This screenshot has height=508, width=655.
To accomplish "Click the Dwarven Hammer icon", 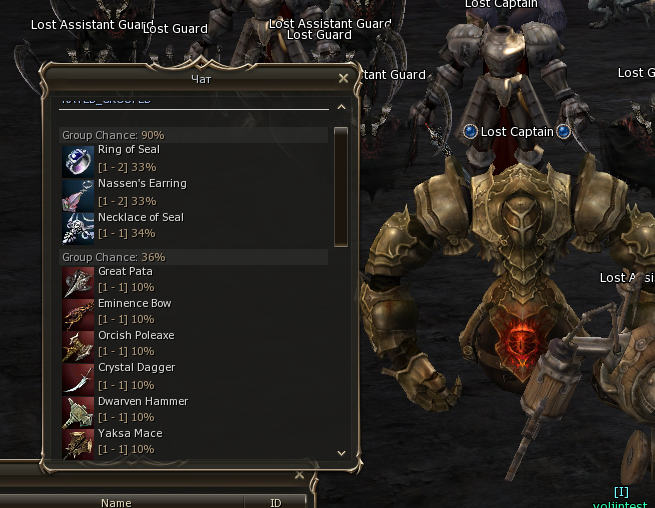I will [78, 411].
